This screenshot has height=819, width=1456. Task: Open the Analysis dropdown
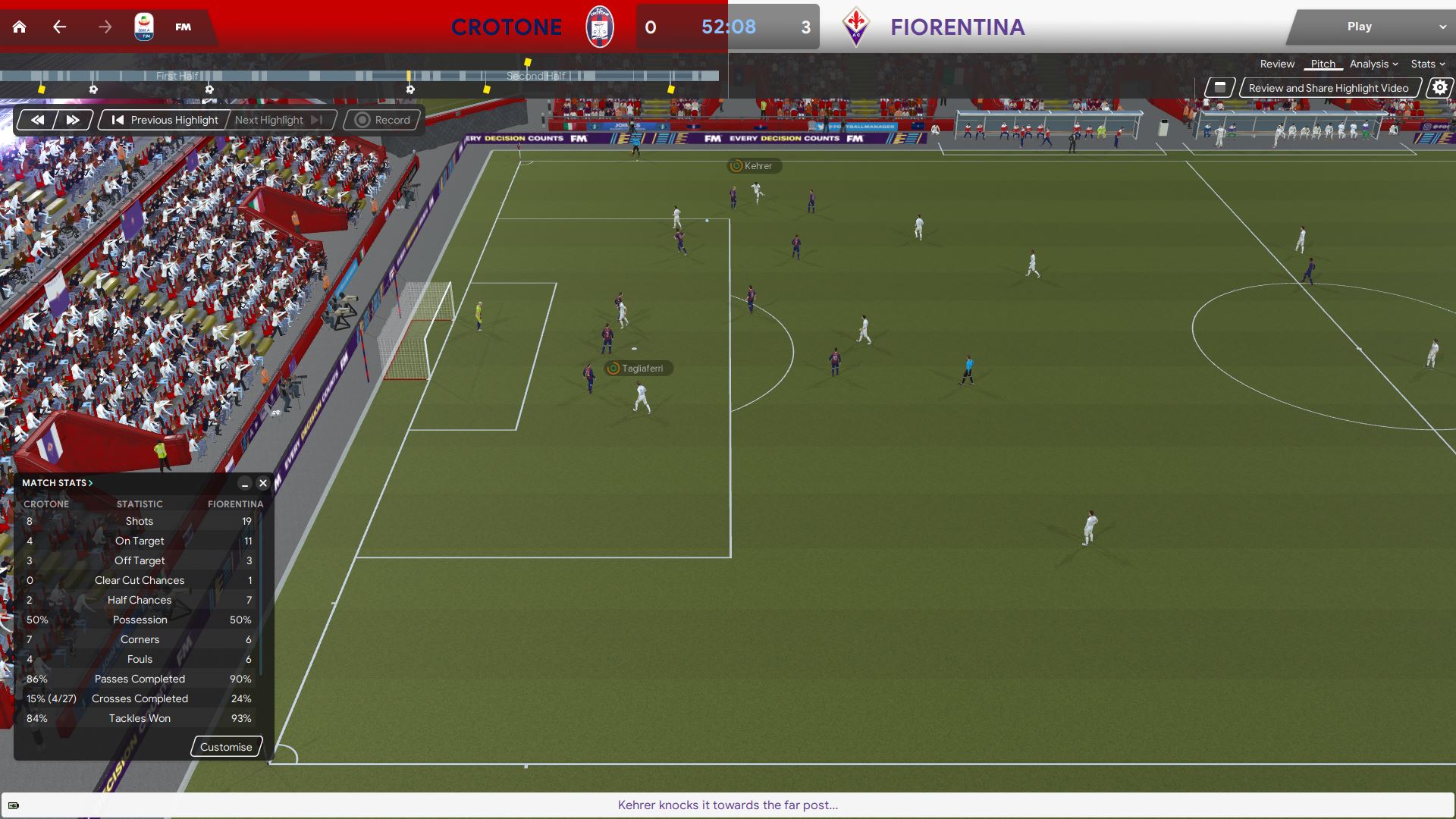(x=1373, y=64)
